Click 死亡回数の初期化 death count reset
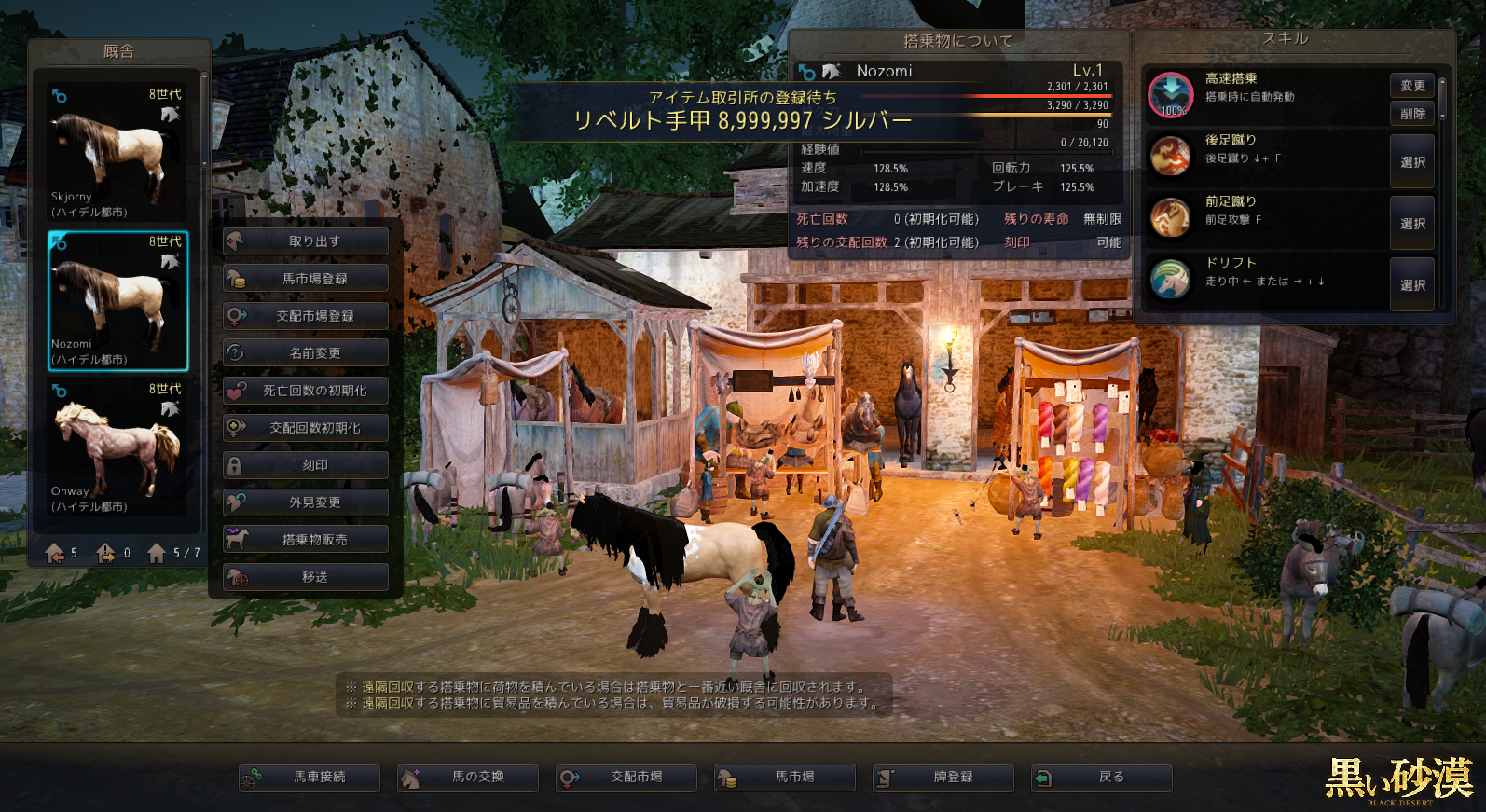Viewport: 1486px width, 812px height. [x=306, y=391]
